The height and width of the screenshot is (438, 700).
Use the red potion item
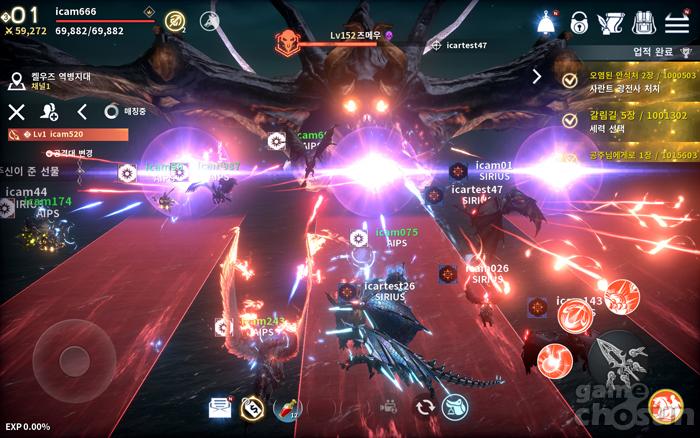tap(286, 406)
